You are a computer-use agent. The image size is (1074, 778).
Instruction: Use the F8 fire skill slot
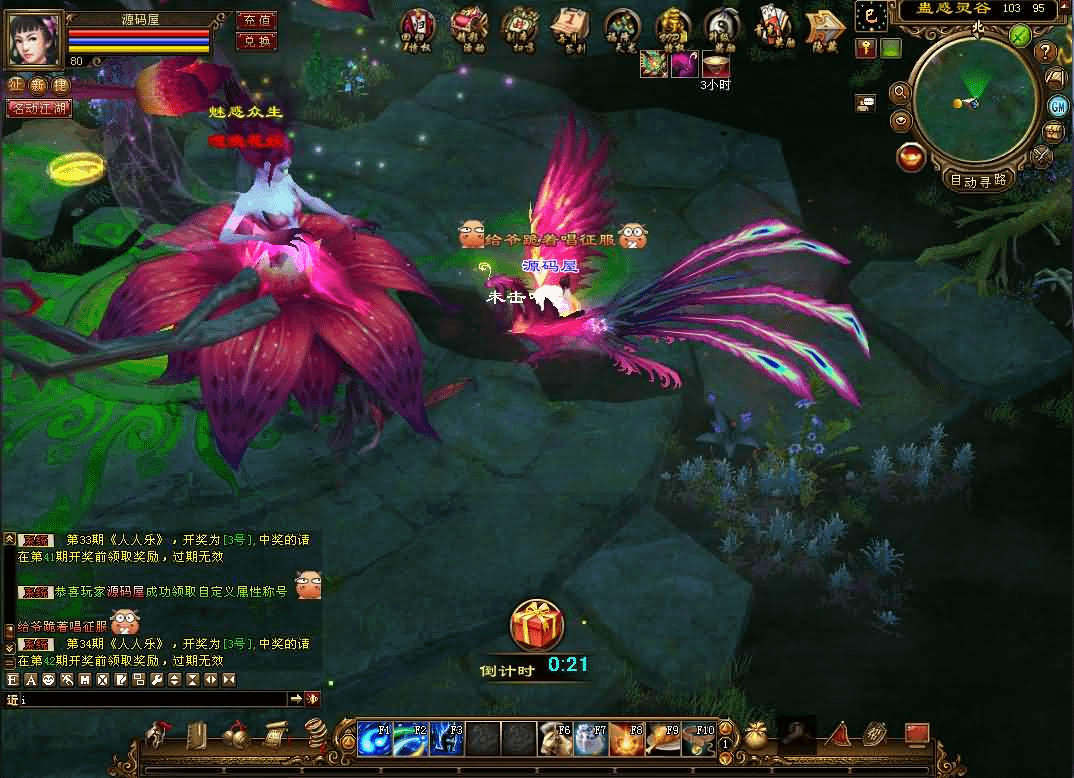pos(626,739)
